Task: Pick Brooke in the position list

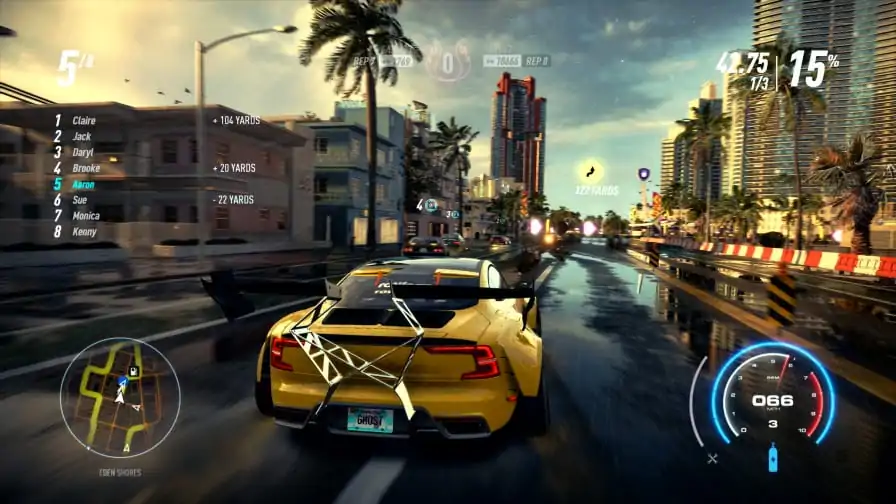Action: click(86, 168)
